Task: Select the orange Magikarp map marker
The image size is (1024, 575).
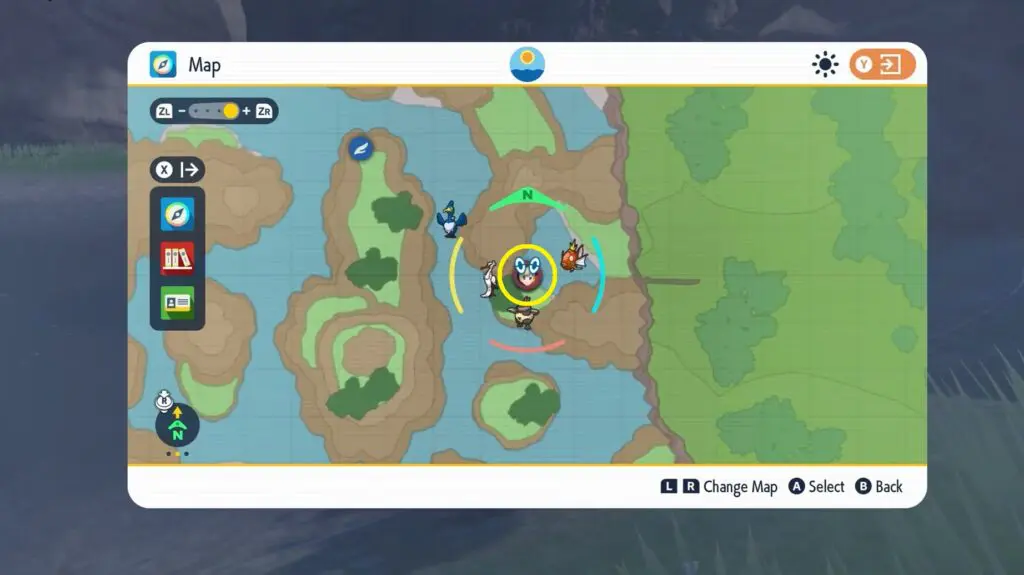Action: (572, 256)
